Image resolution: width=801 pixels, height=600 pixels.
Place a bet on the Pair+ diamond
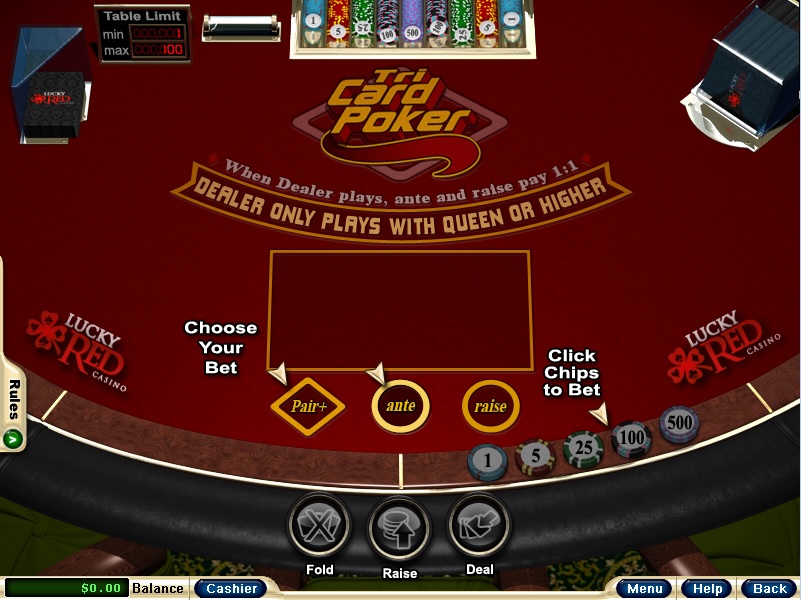308,406
